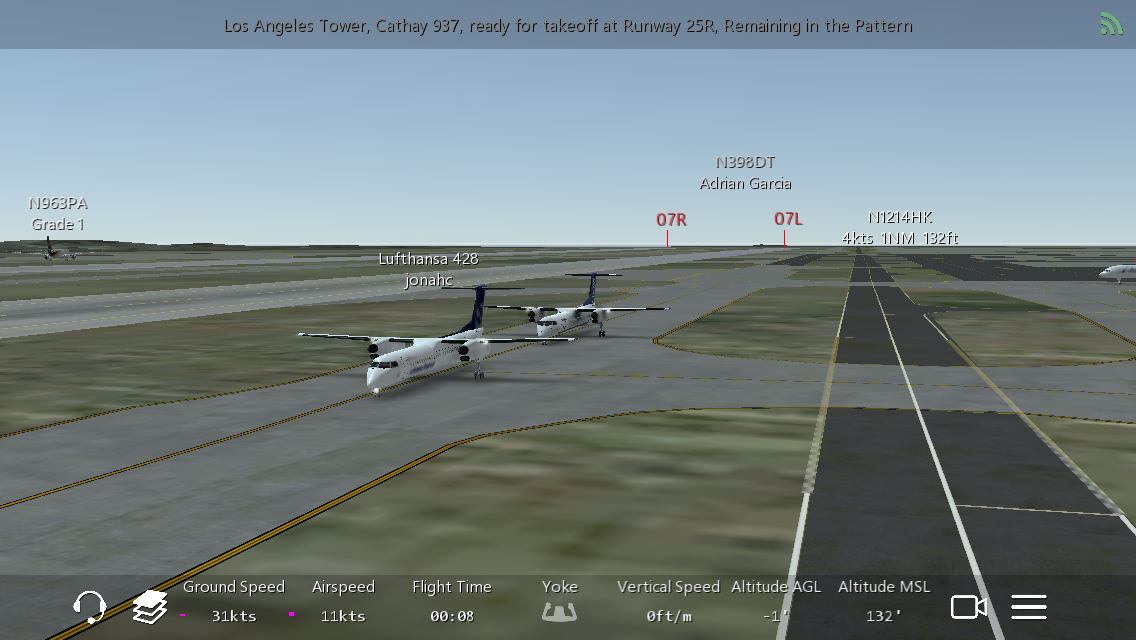Open the ATC headset communication menu
Viewport: 1136px width, 640px height.
point(90,606)
